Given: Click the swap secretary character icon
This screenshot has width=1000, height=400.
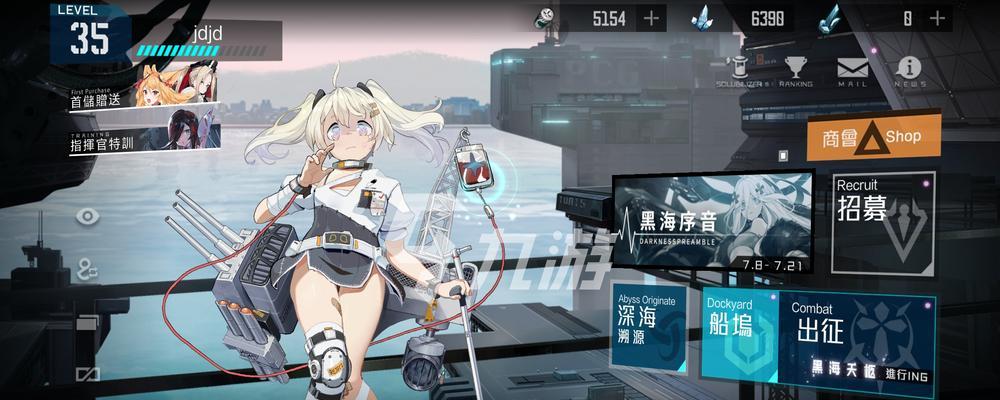Looking at the screenshot, I should [x=87, y=268].
